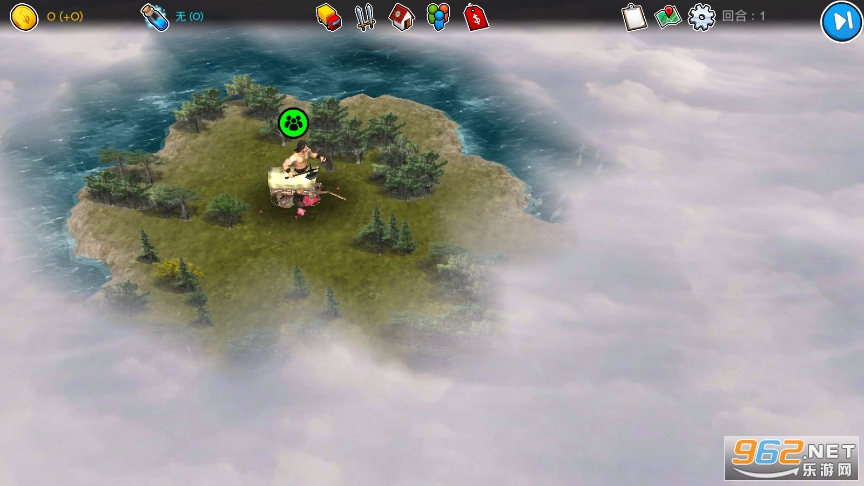This screenshot has height=486, width=864.
Task: Click the blue potion resource icon
Action: [155, 17]
